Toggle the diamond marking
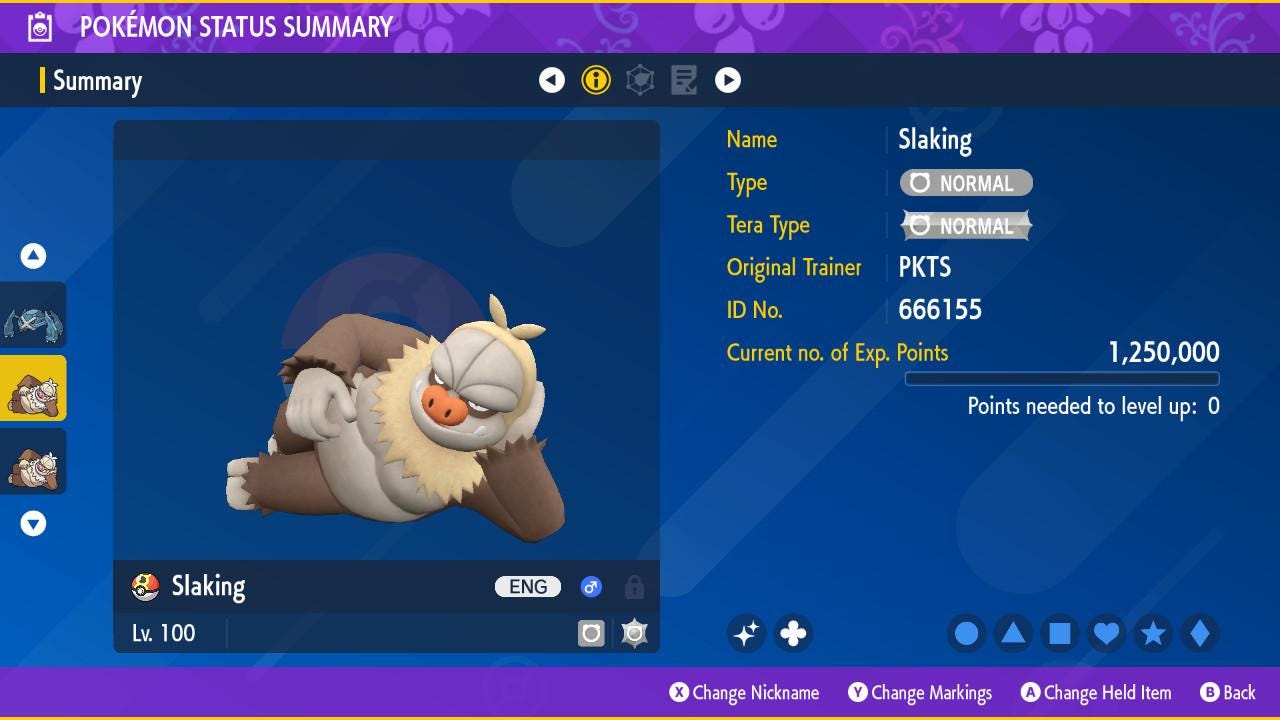The image size is (1280, 720). click(1199, 633)
